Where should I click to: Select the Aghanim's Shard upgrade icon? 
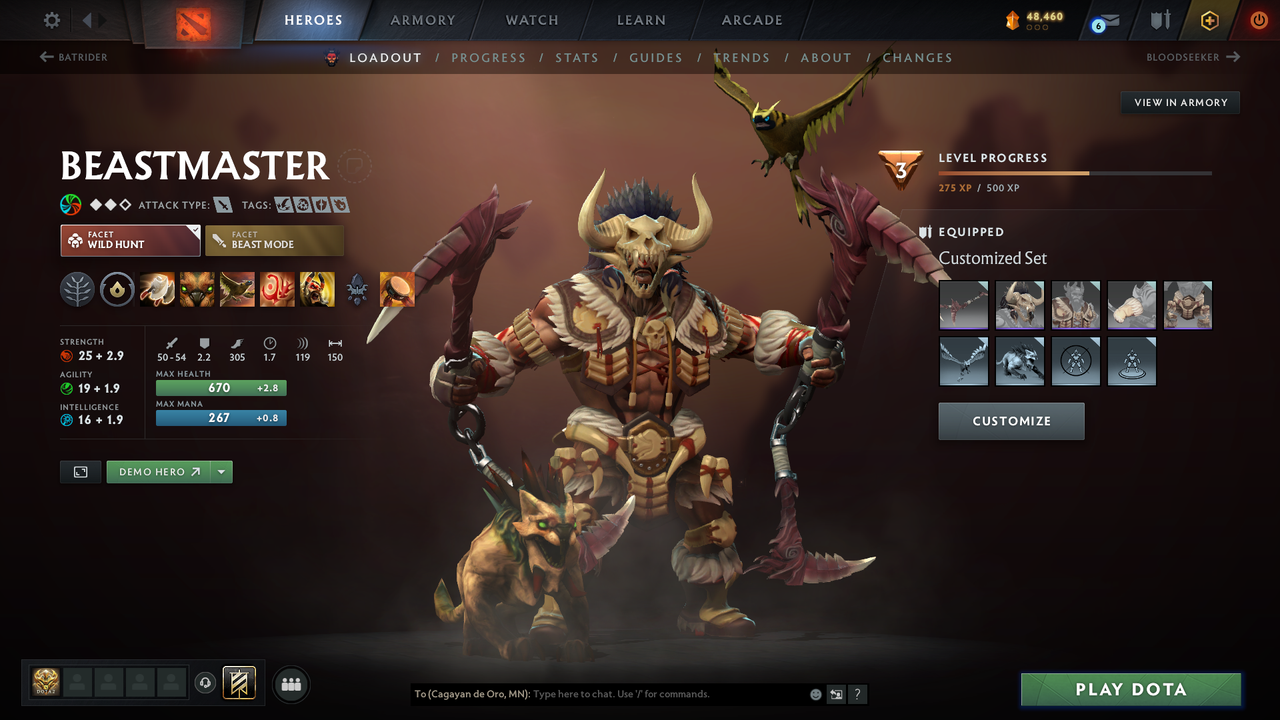(x=357, y=289)
